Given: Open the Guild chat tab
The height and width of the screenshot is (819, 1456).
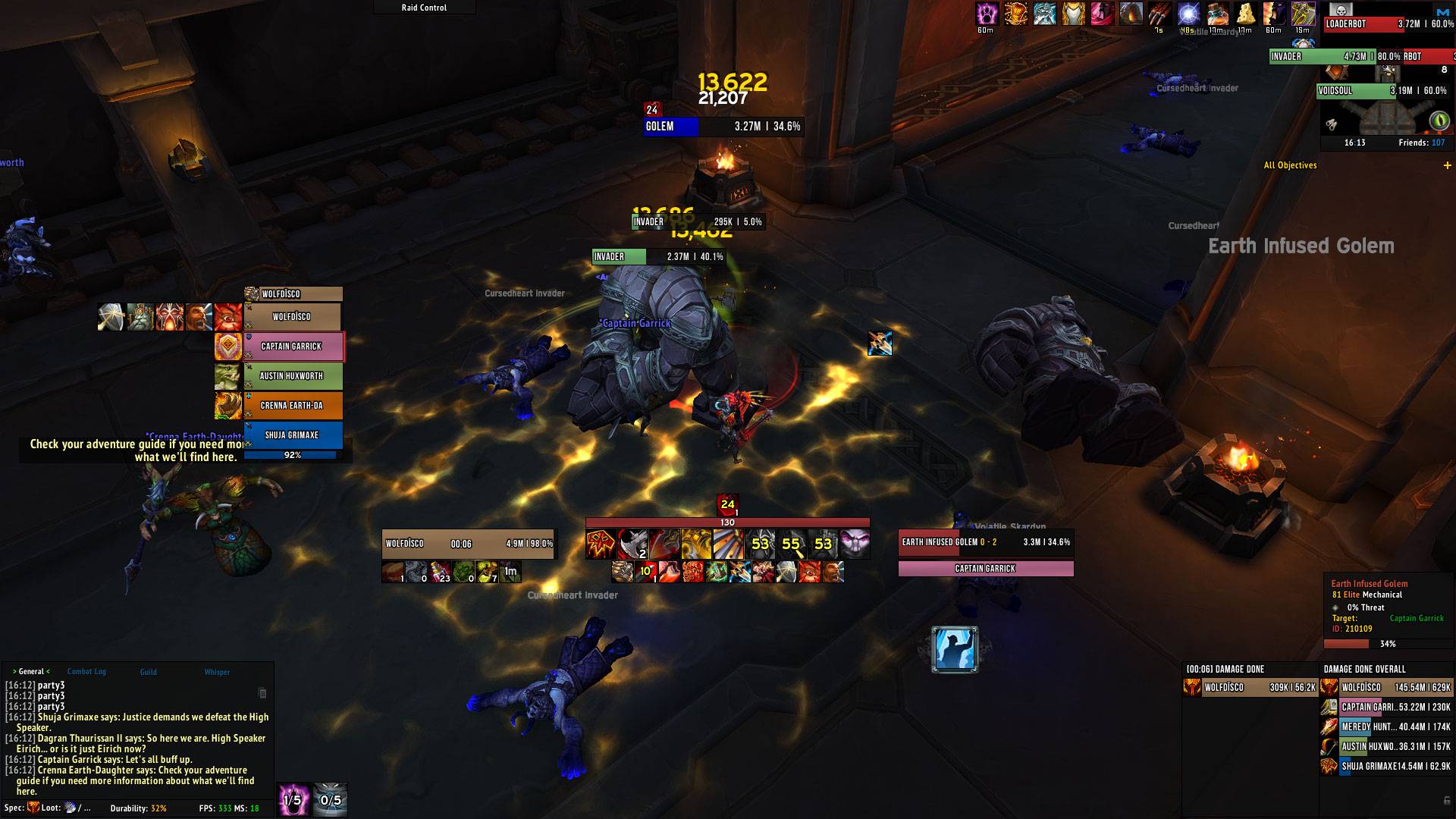Looking at the screenshot, I should 148,672.
